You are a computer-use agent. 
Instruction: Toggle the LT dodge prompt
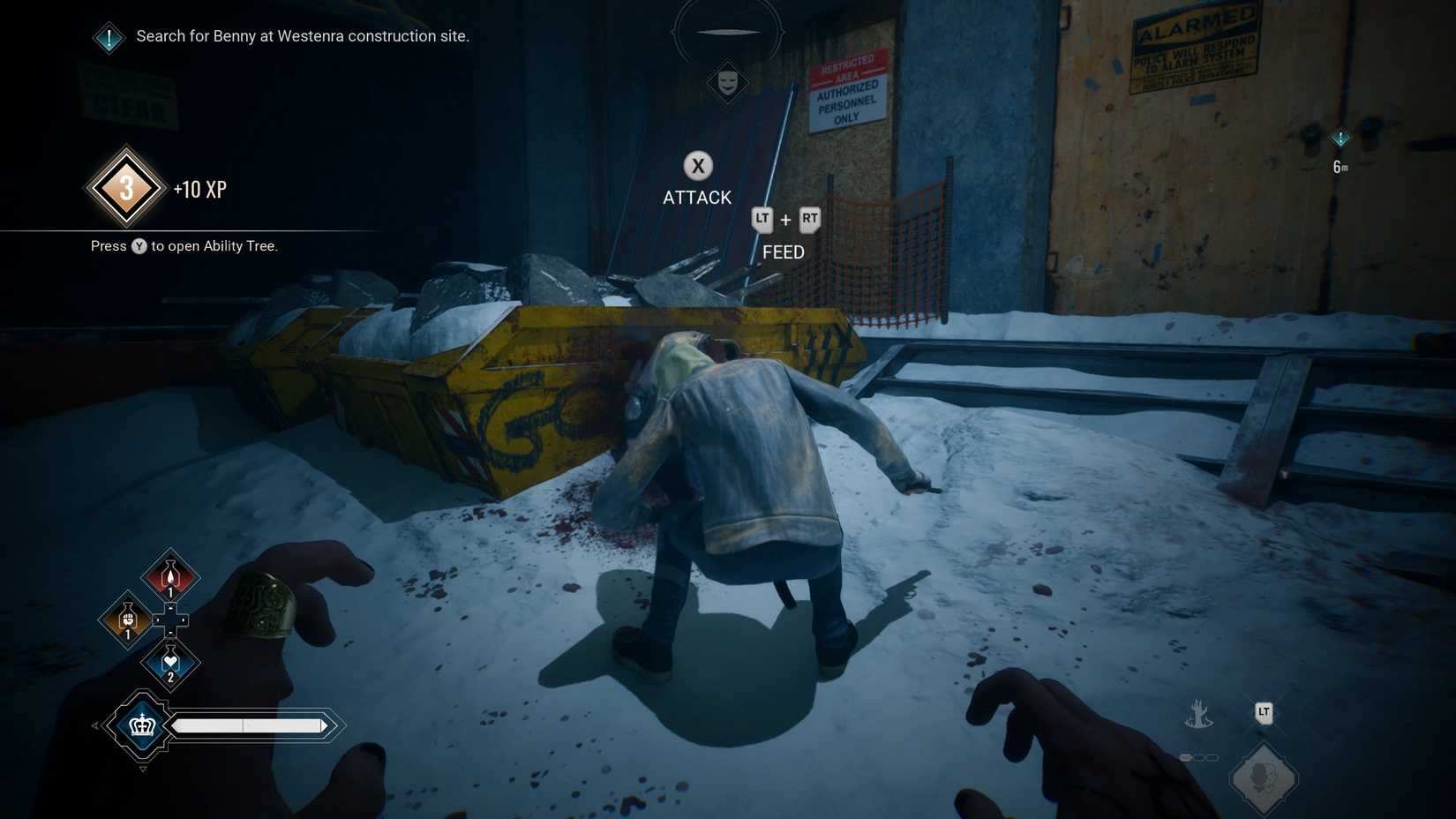point(1264,711)
